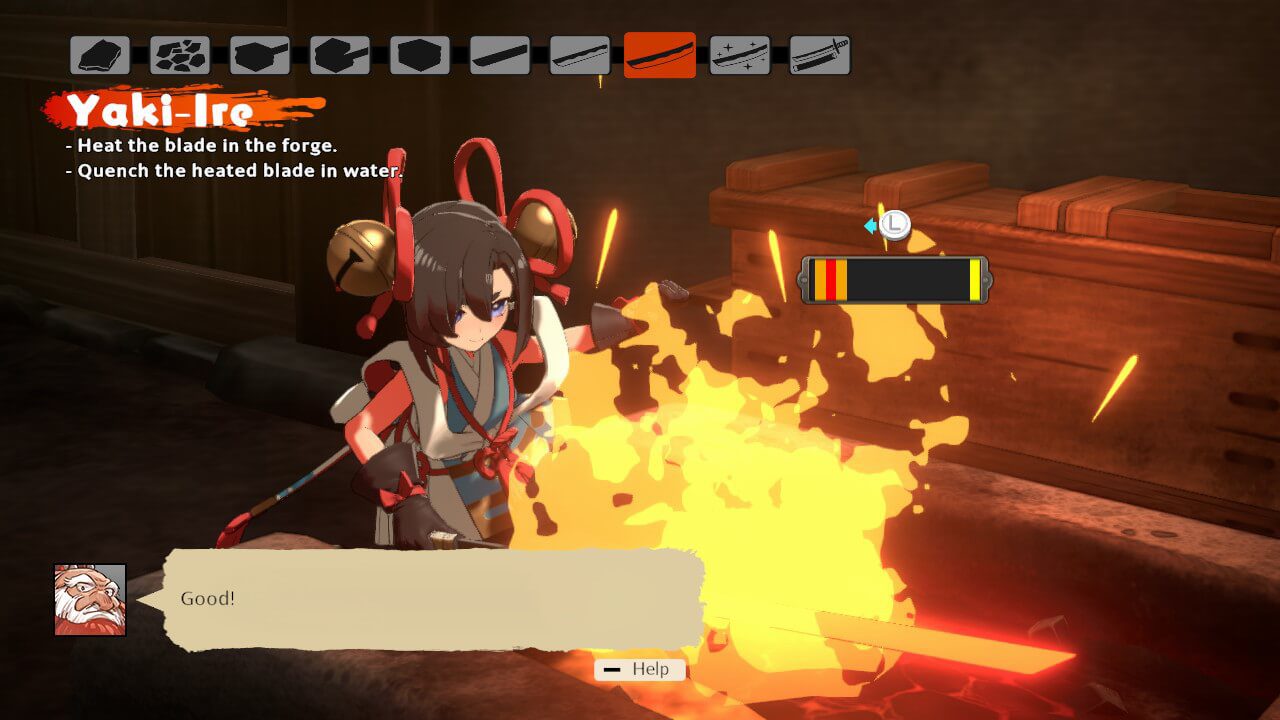Select the finished katana with scabbard icon
The height and width of the screenshot is (720, 1280).
coord(820,55)
